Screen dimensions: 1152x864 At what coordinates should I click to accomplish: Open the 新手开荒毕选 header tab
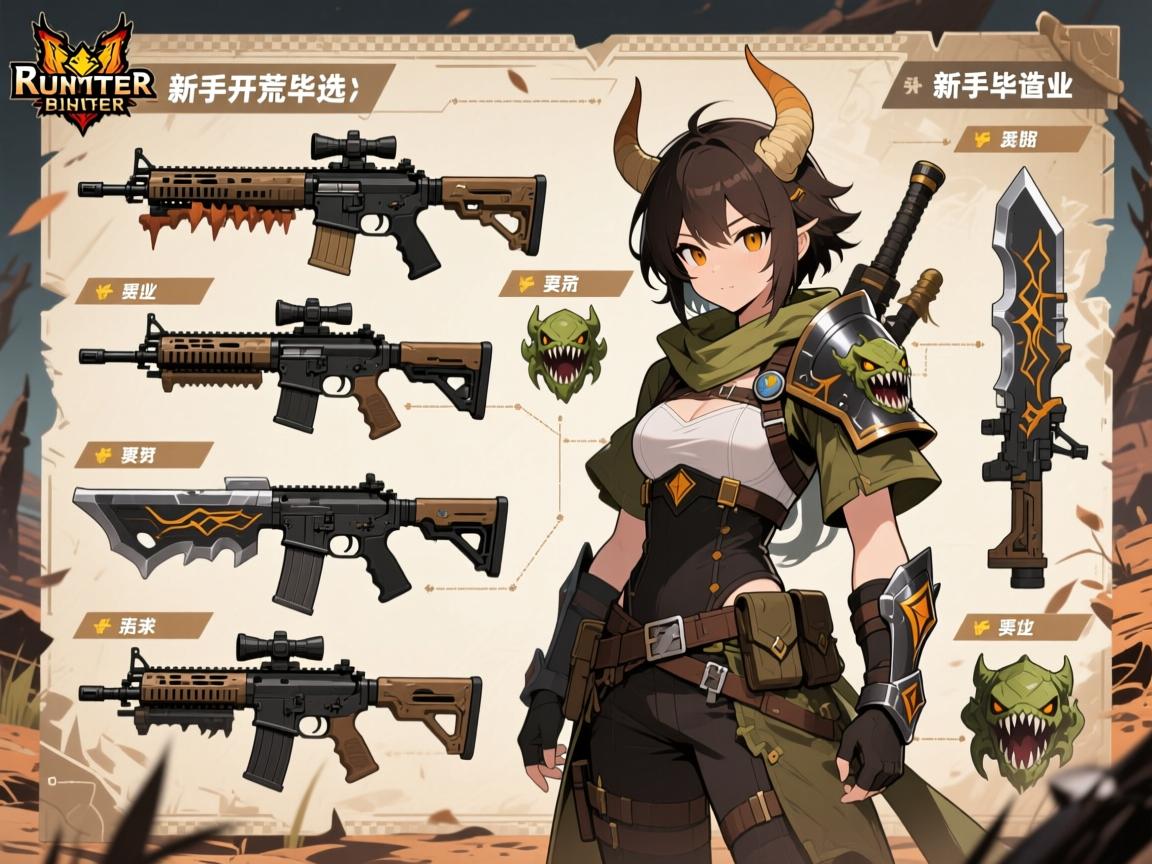click(264, 88)
